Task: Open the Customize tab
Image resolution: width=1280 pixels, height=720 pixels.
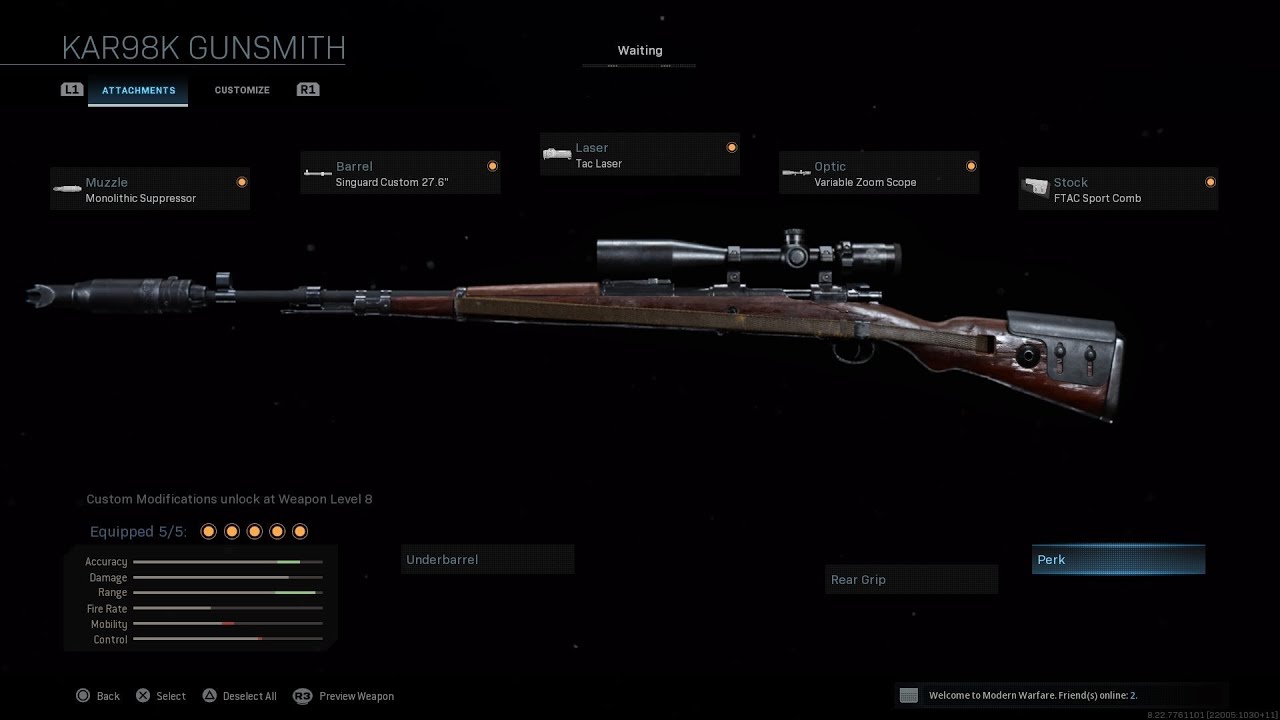Action: click(242, 90)
